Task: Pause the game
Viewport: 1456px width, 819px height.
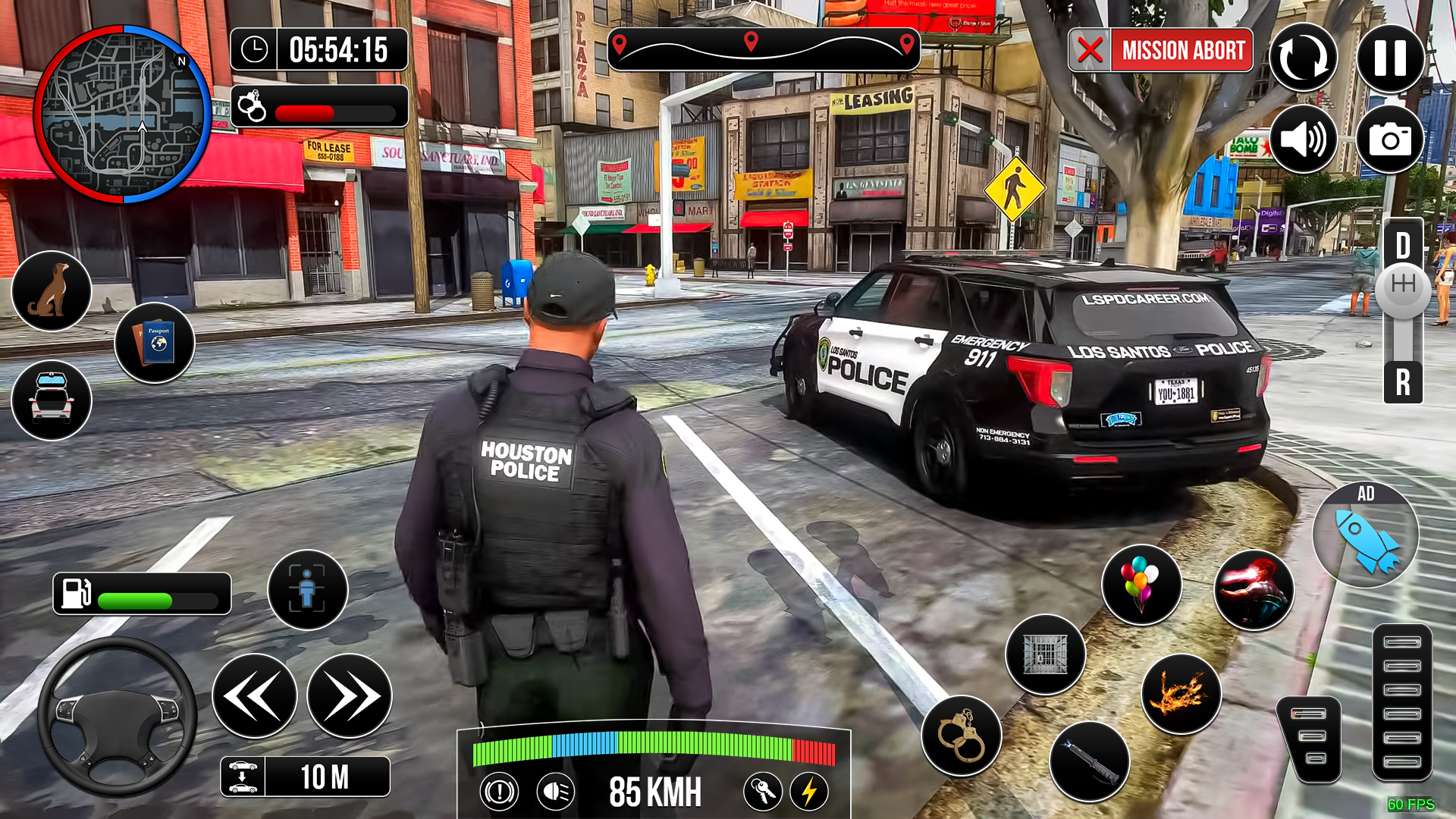Action: [1392, 57]
